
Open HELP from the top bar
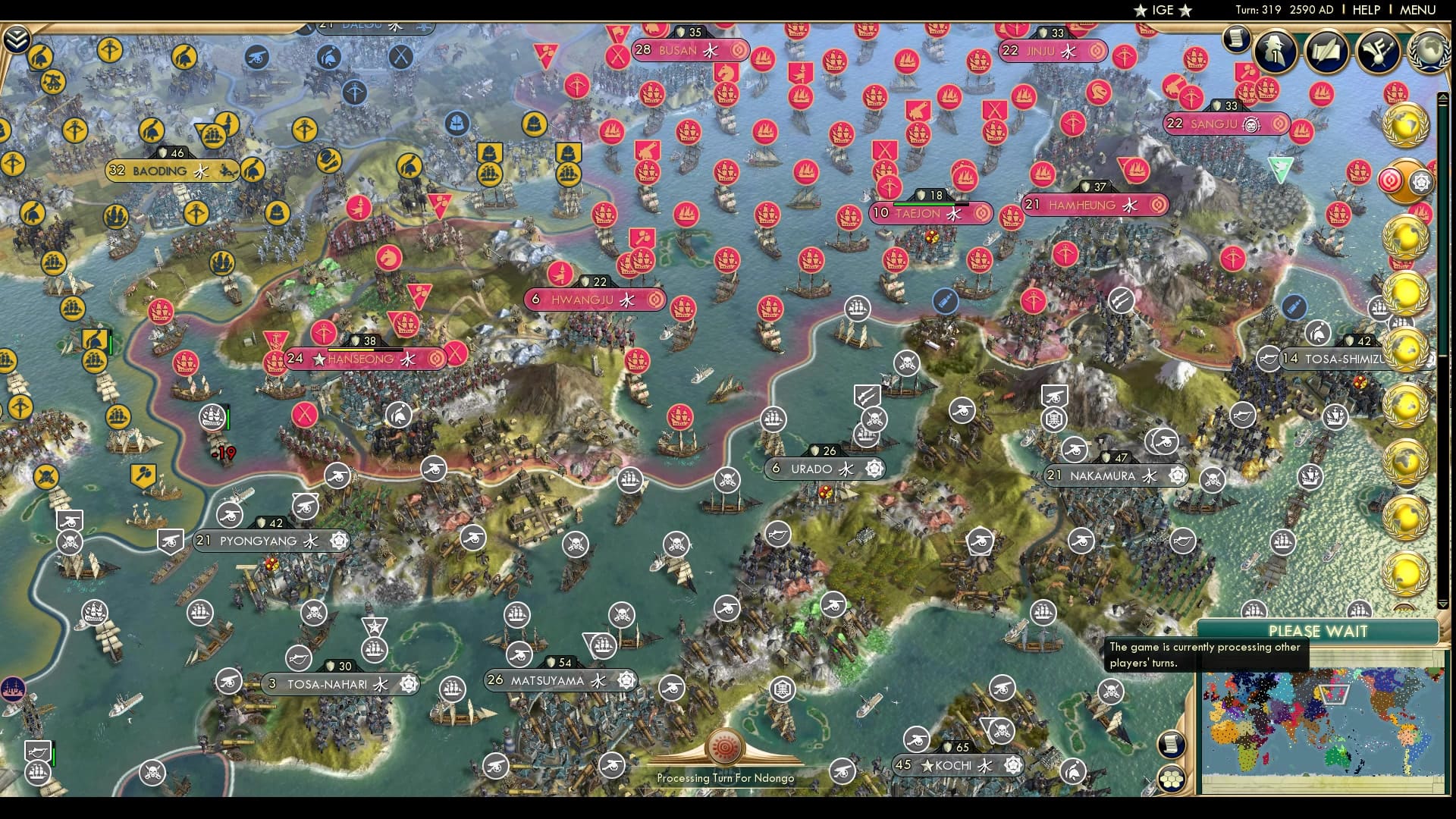(x=1365, y=10)
